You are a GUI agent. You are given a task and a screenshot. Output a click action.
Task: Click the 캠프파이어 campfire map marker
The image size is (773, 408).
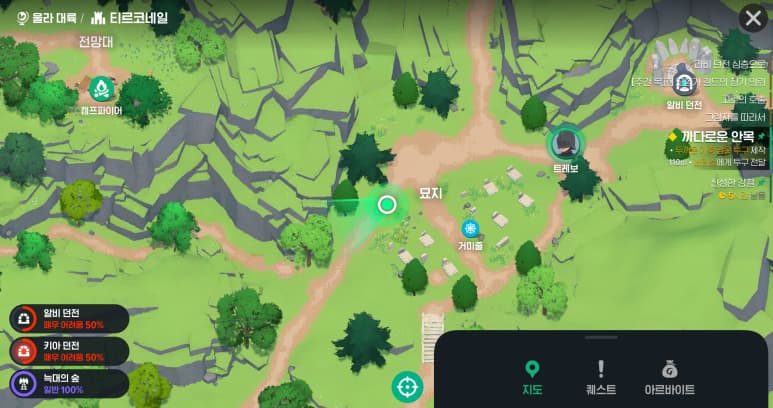[x=100, y=90]
